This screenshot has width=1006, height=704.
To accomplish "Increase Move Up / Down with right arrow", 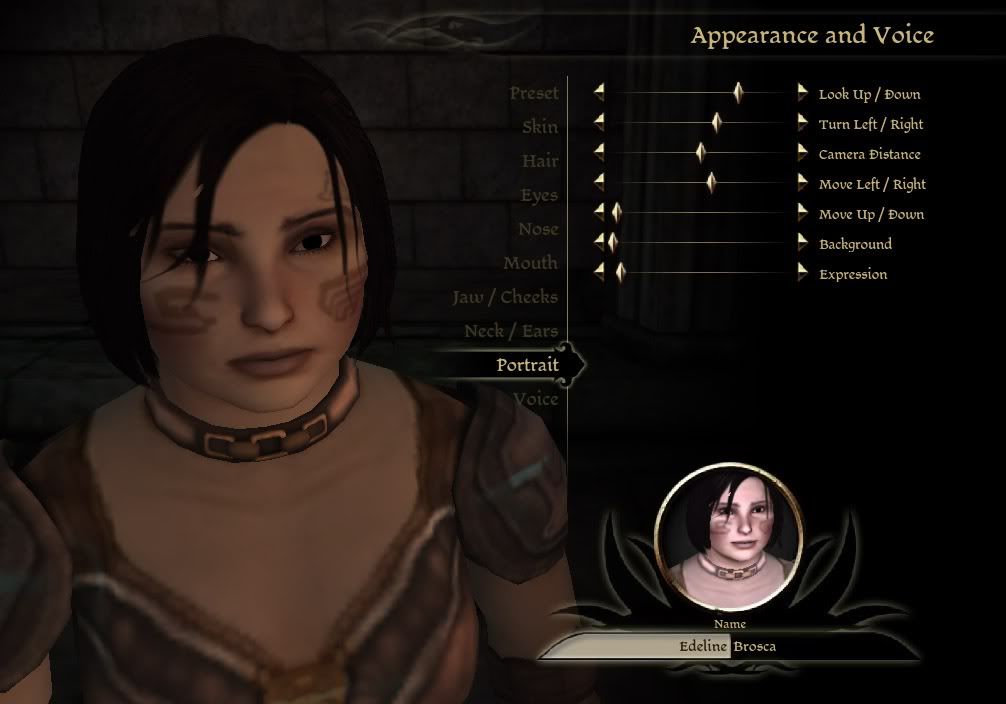I will pos(802,213).
